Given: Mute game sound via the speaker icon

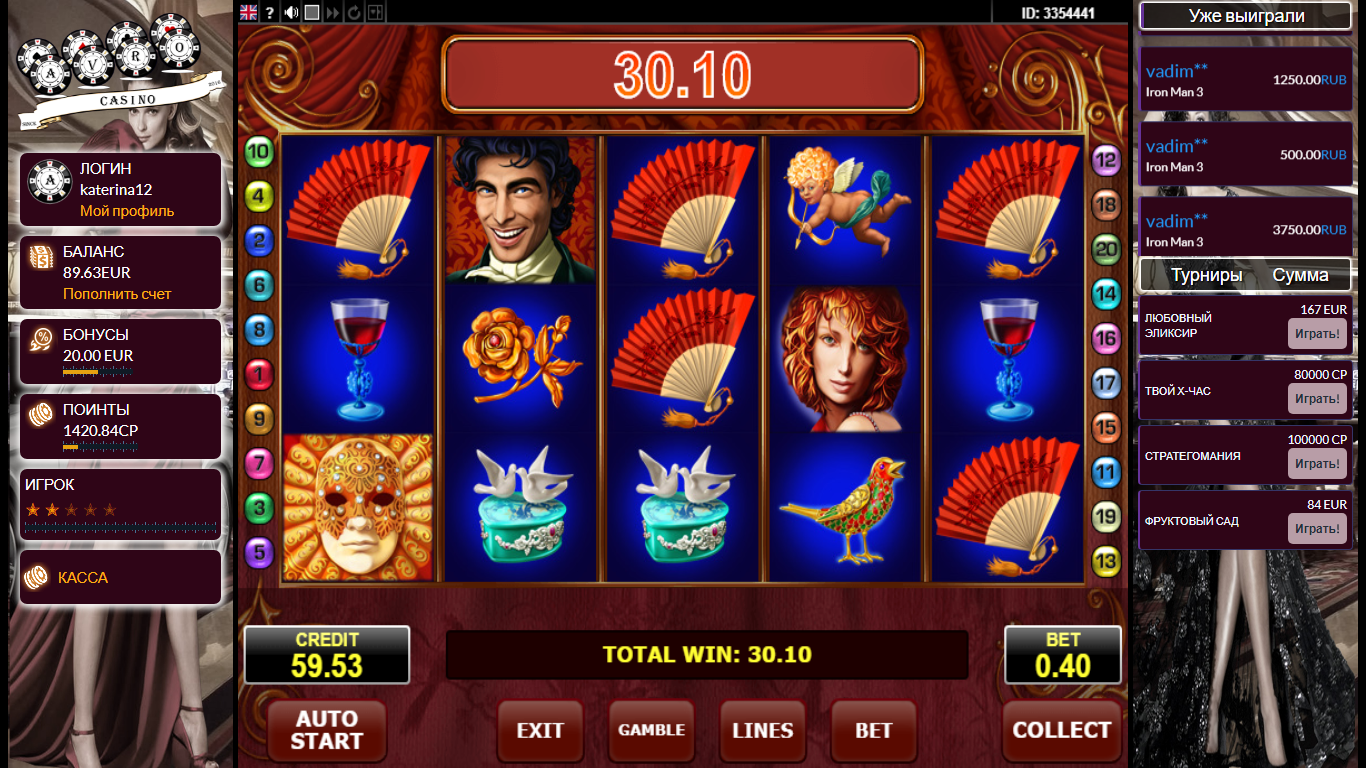Looking at the screenshot, I should [291, 13].
